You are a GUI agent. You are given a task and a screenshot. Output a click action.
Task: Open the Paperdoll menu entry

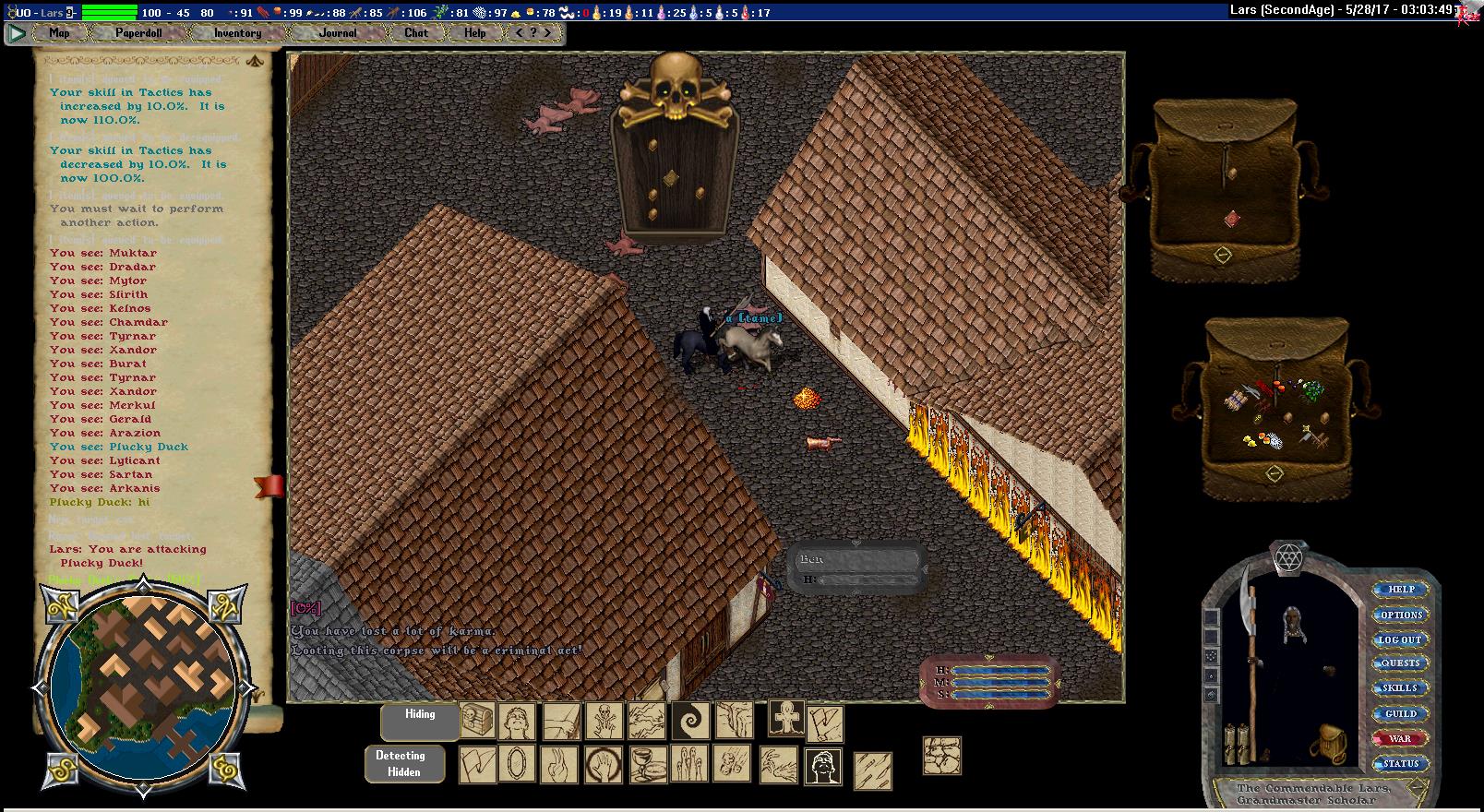[138, 33]
